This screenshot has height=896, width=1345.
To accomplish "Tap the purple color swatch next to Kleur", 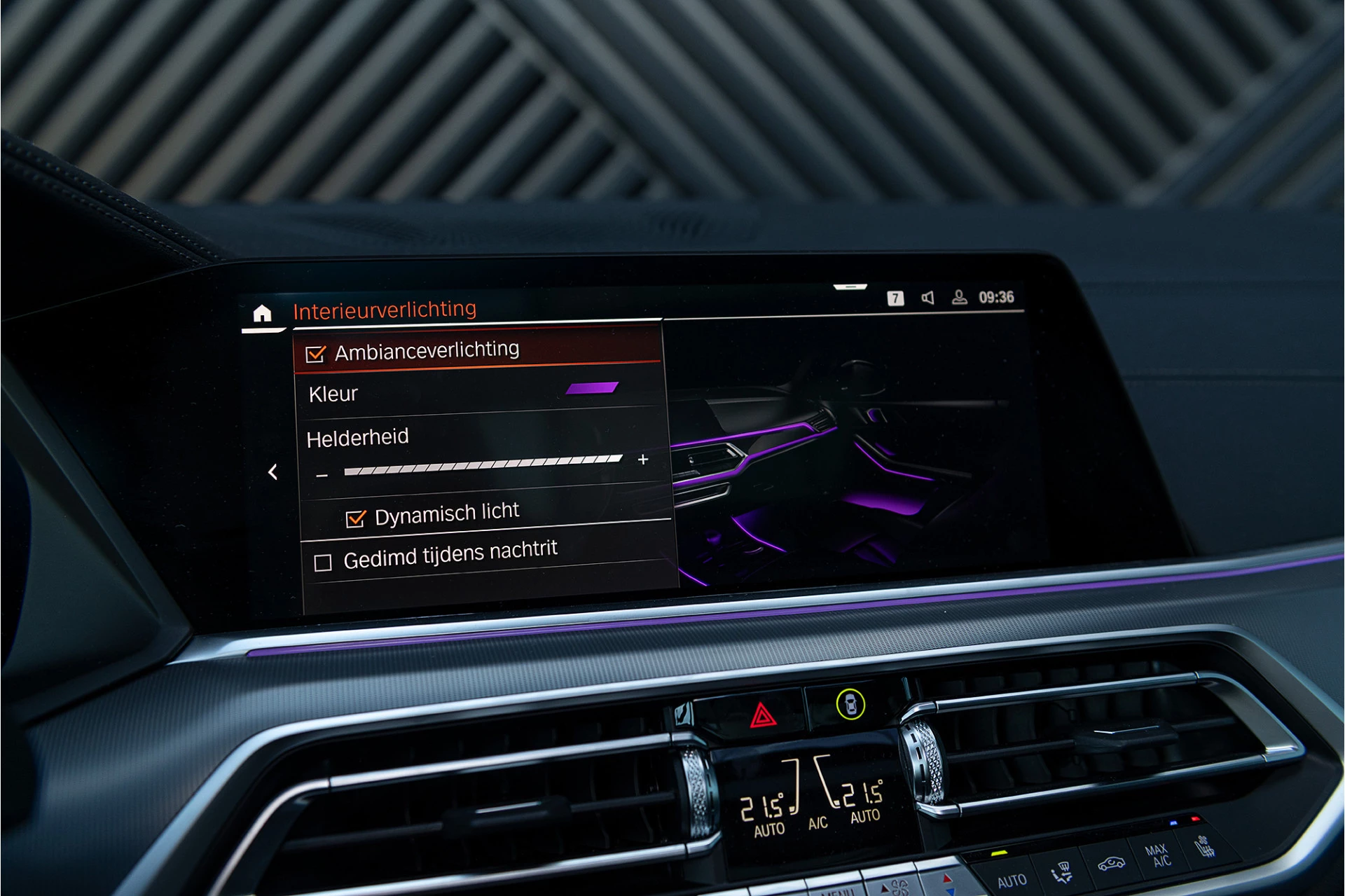I will pos(592,388).
